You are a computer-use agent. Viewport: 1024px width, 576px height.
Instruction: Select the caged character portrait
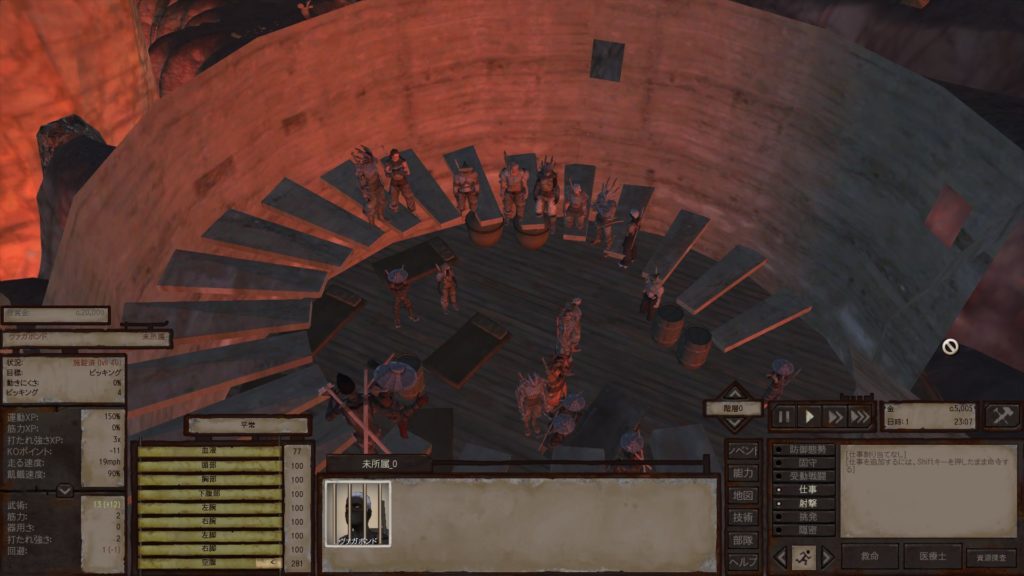(x=357, y=514)
